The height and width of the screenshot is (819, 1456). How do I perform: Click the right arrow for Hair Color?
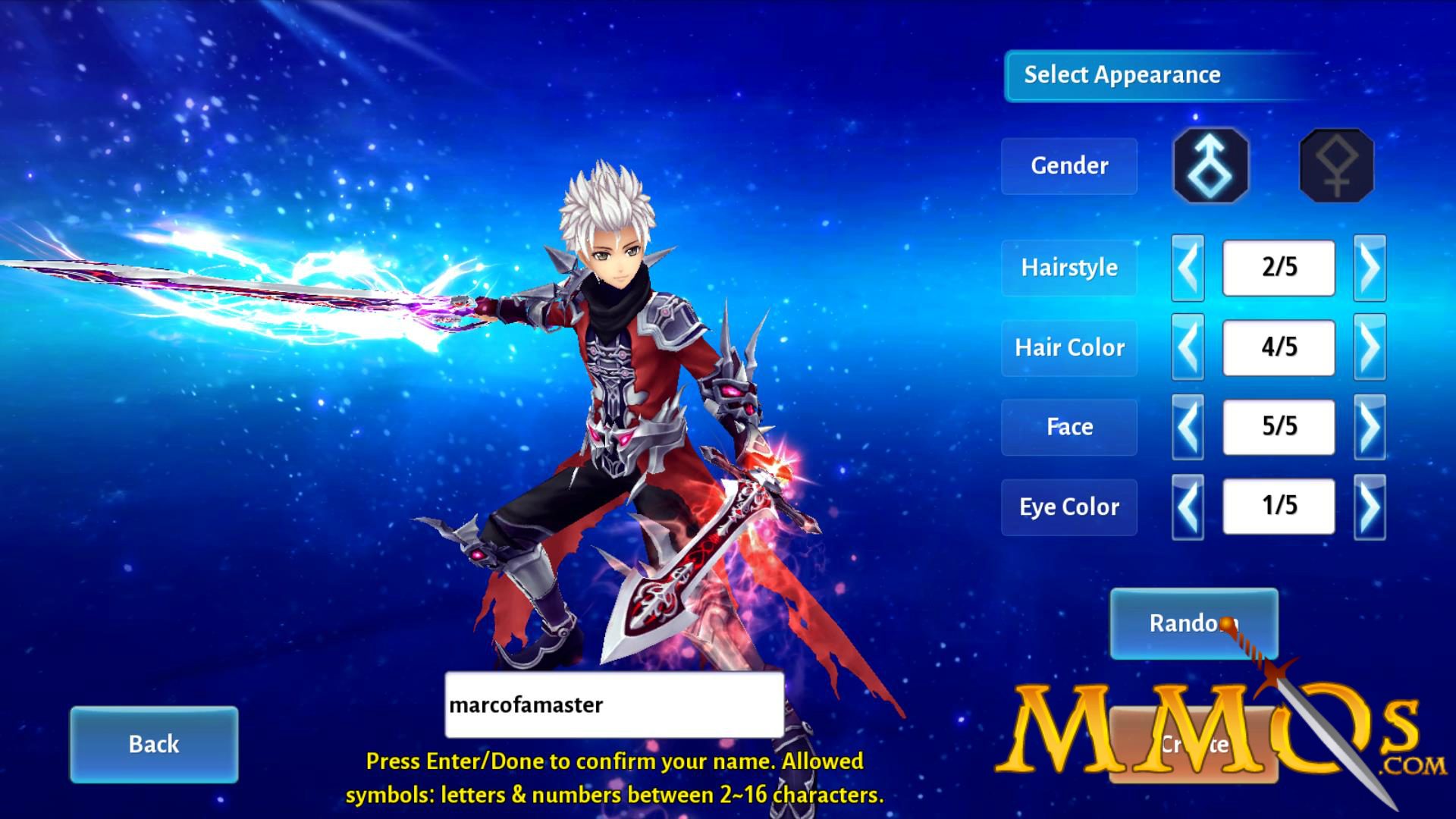[1370, 347]
